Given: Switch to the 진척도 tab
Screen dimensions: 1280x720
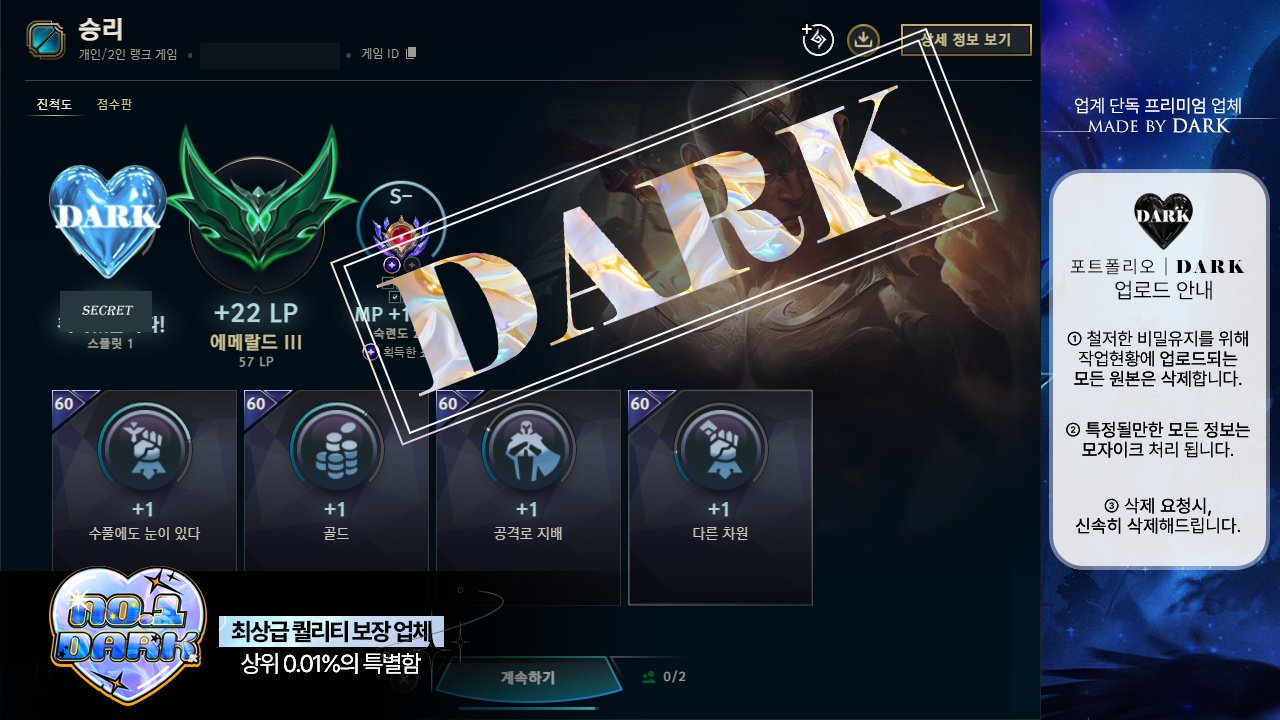Looking at the screenshot, I should coord(53,104).
